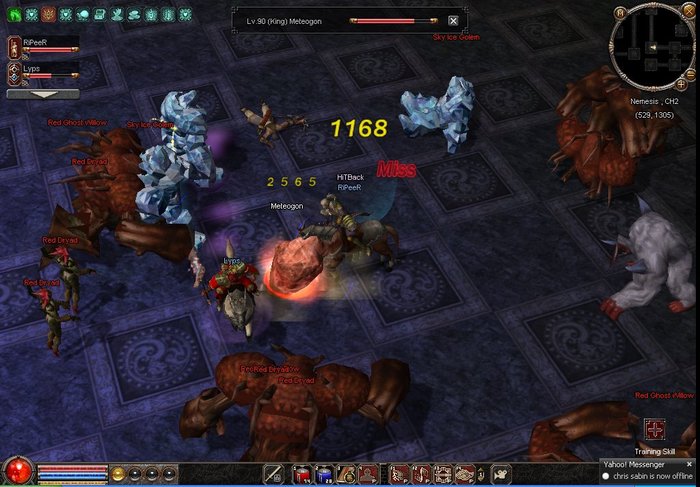Use the blue potion hotbar slot
The width and height of the screenshot is (700, 487).
(x=322, y=474)
